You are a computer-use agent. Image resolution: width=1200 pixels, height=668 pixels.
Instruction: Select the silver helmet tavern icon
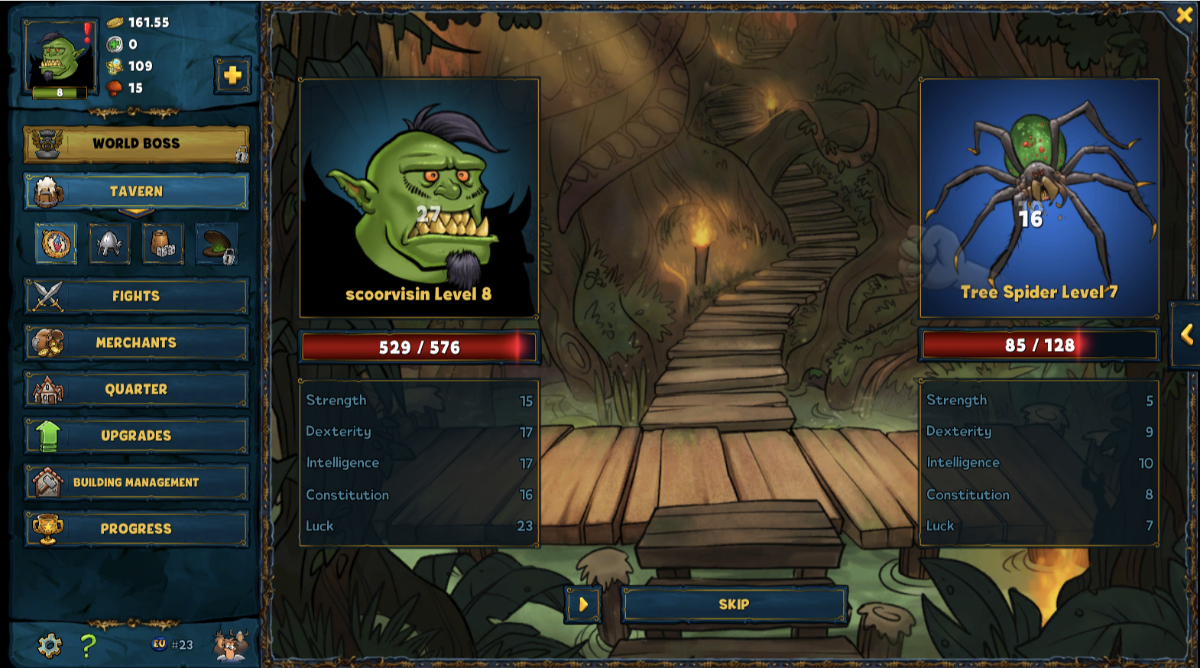[x=109, y=244]
